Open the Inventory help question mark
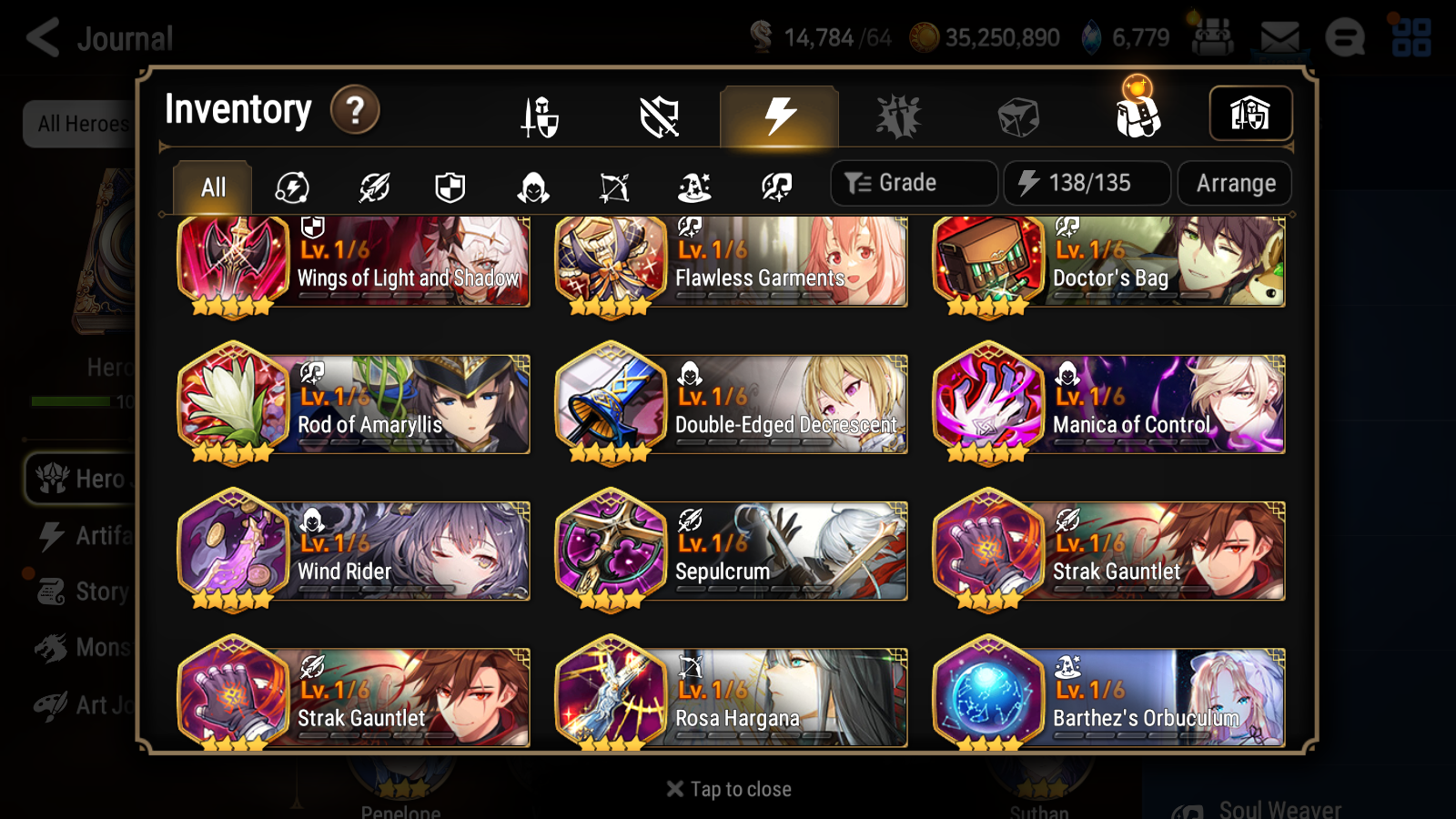 click(354, 110)
